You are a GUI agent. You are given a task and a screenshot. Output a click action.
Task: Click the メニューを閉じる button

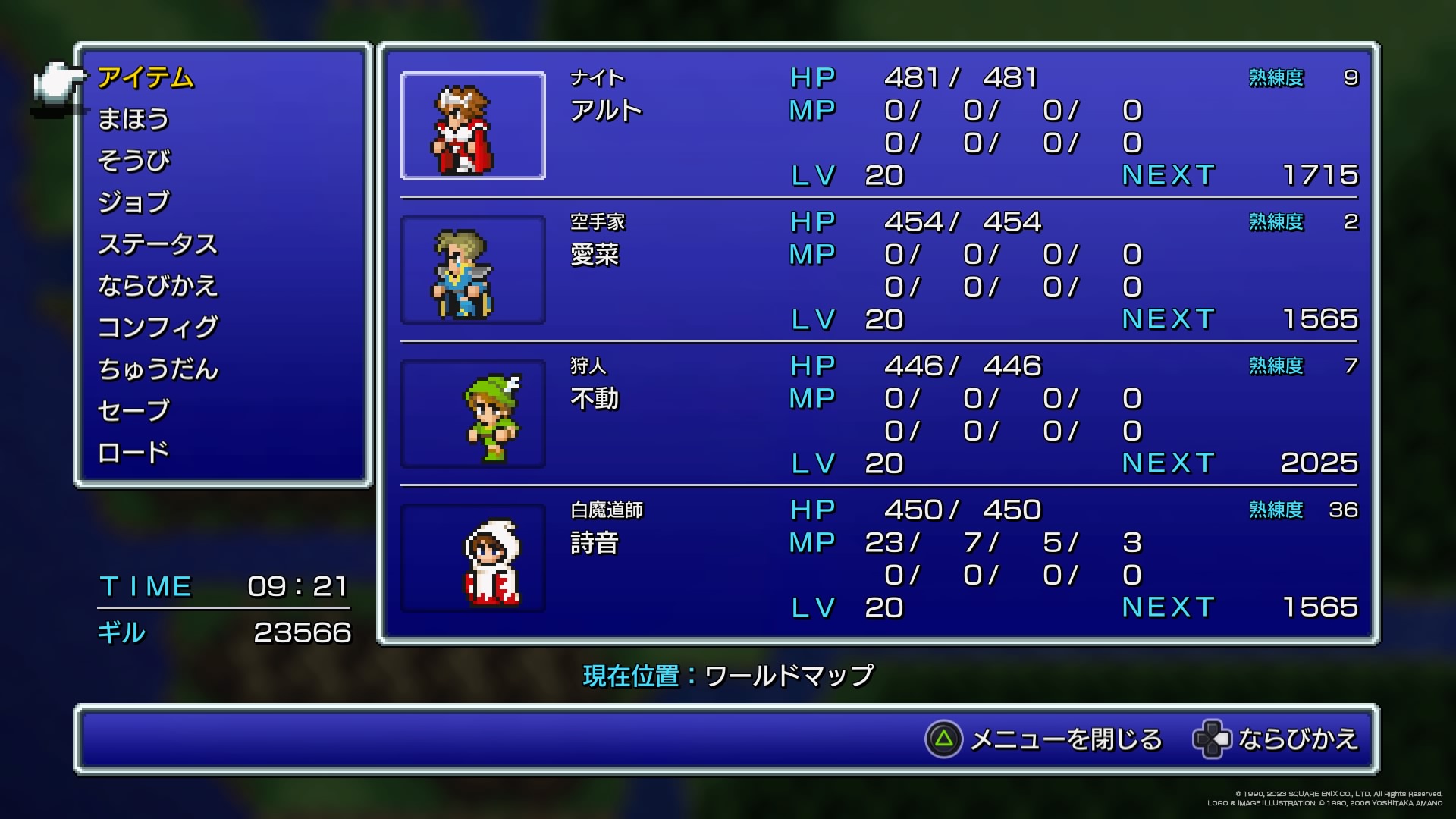point(1043,739)
